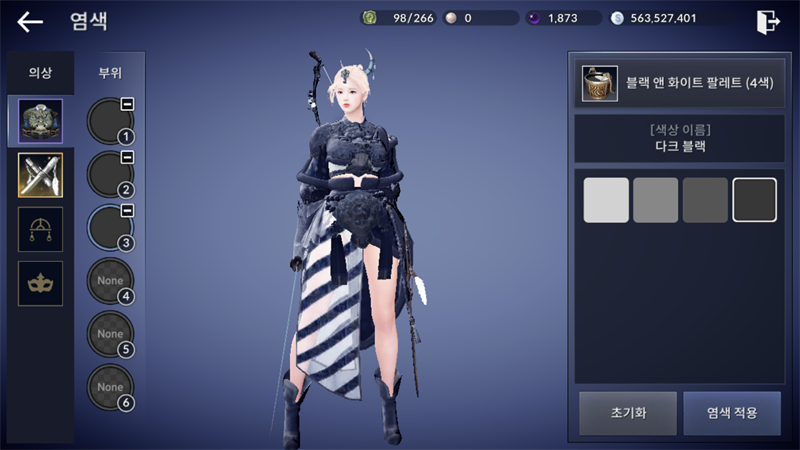This screenshot has width=800, height=450.
Task: Choose the None slot numbered 4
Action: click(110, 282)
